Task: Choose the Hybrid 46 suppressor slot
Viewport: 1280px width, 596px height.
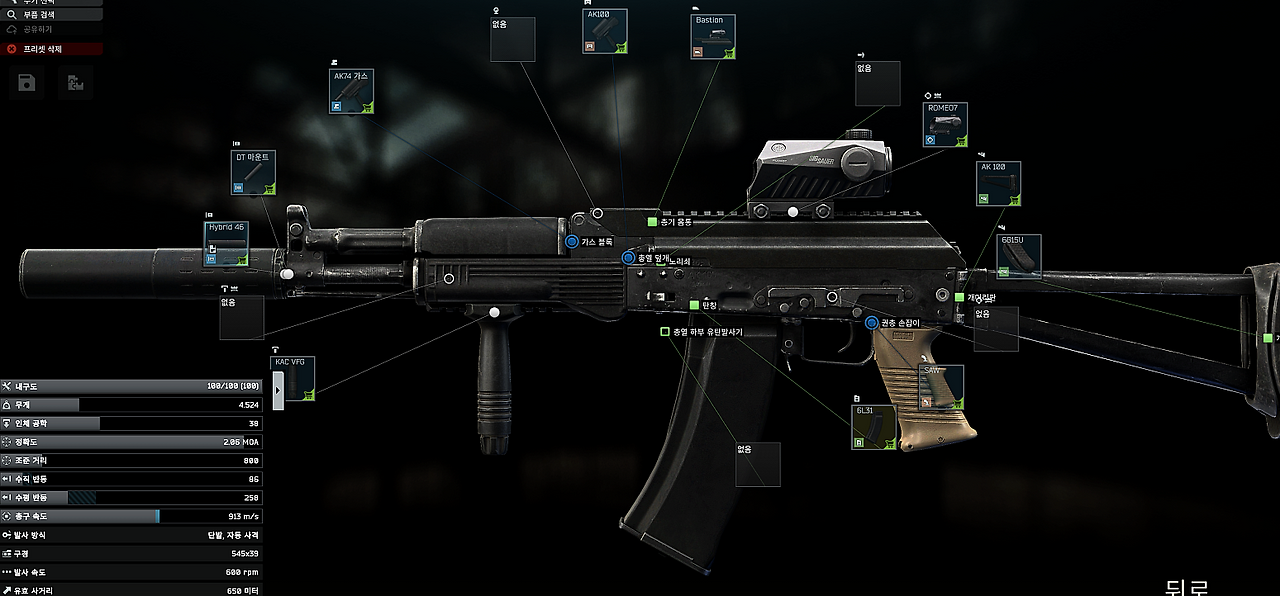Action: pyautogui.click(x=227, y=244)
